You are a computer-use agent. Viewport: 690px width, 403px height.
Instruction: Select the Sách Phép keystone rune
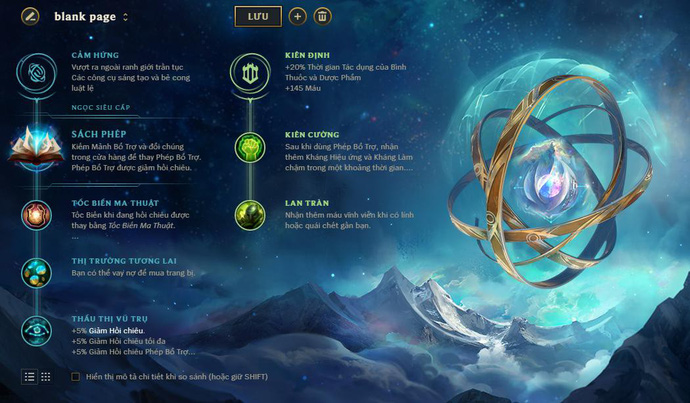(x=36, y=147)
